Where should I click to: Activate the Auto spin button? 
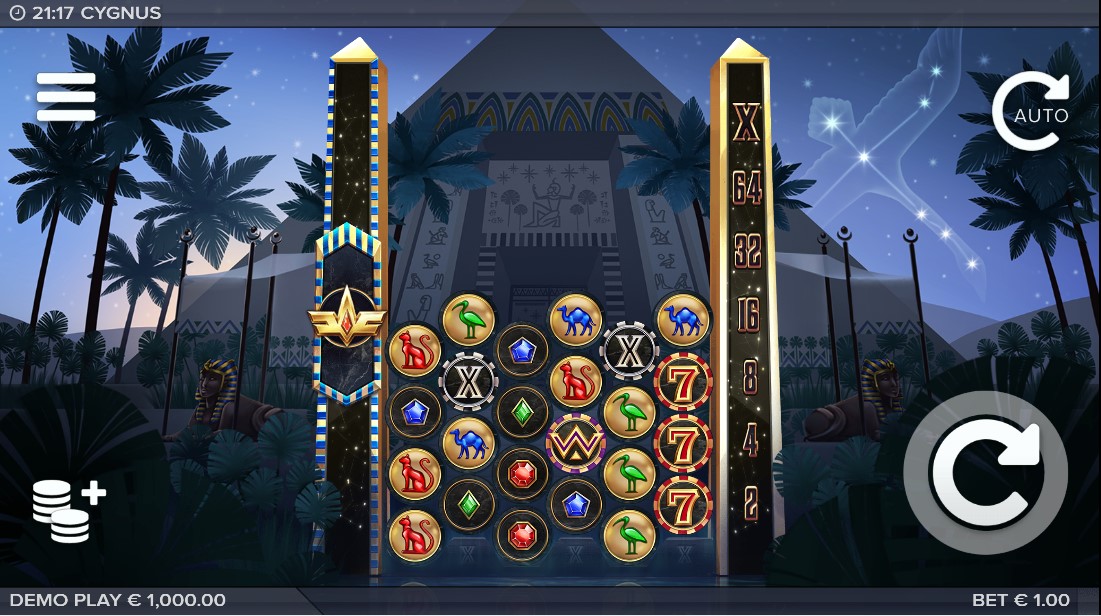[x=1031, y=112]
